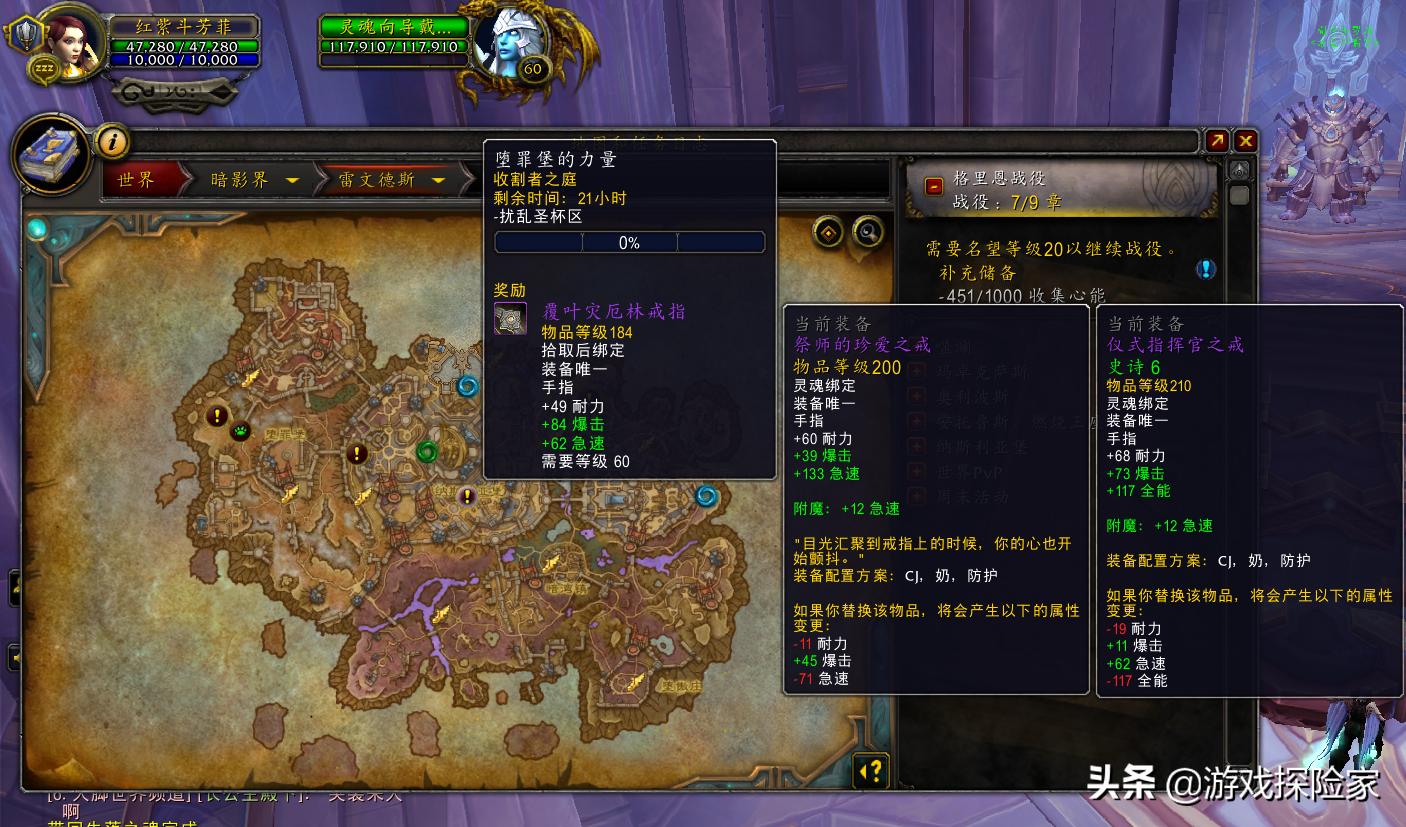Click the green paw marker on the map
The width and height of the screenshot is (1406, 827).
pyautogui.click(x=241, y=432)
